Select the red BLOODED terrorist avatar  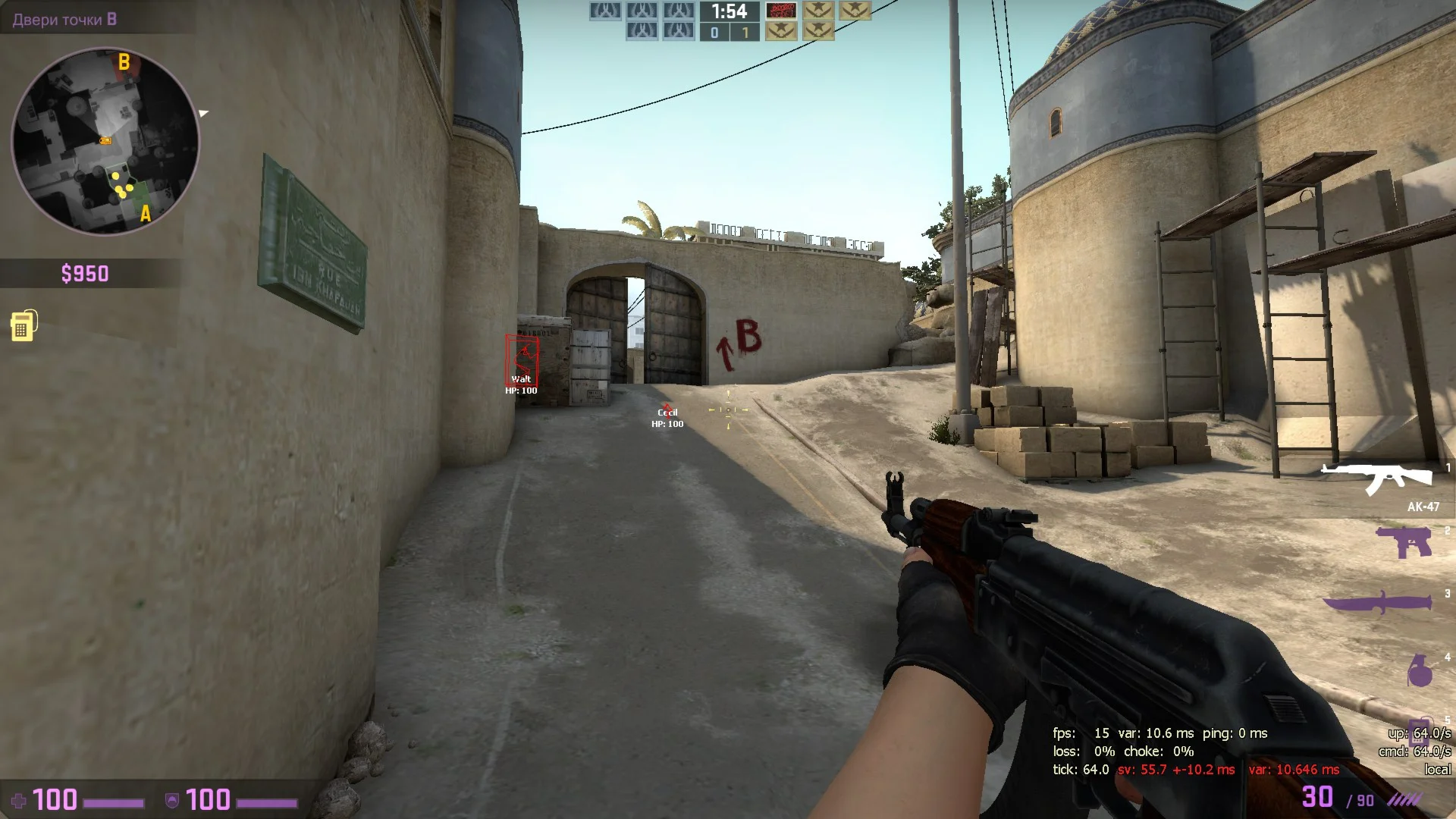[783, 11]
